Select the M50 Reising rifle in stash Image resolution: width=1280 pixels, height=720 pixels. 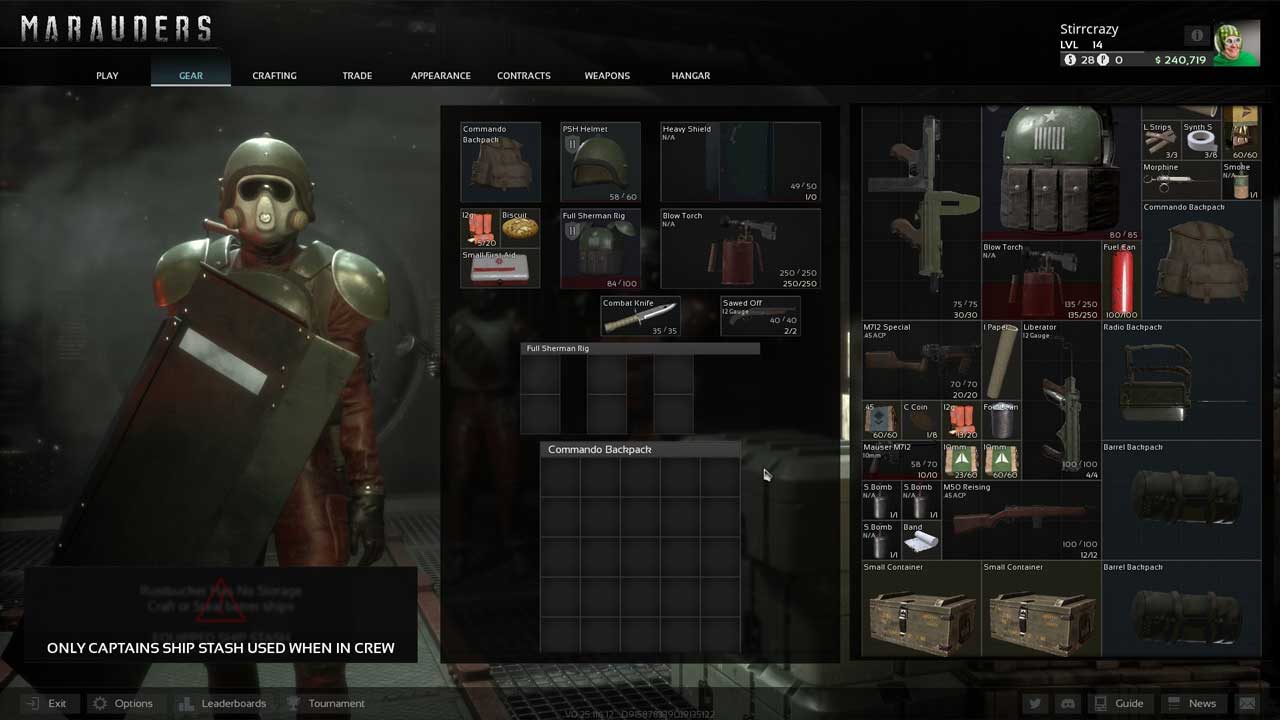coord(1020,520)
